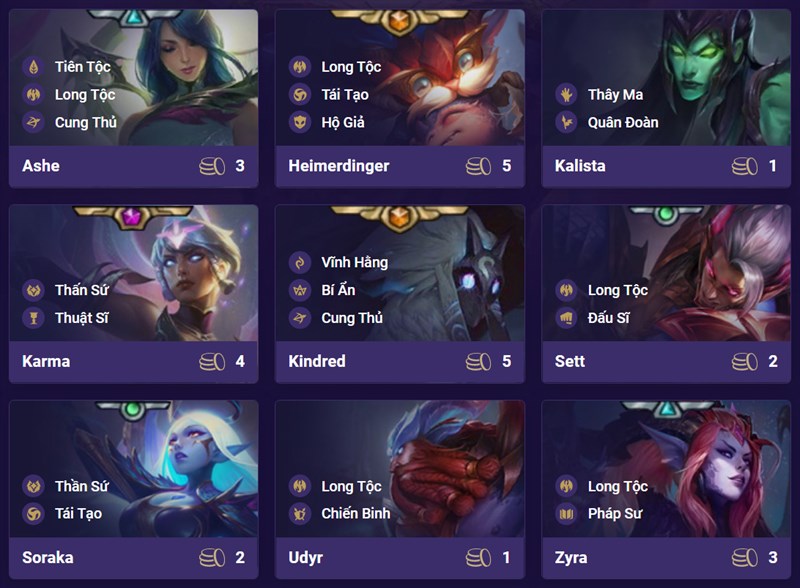
Task: Click Karma's Thuật Sĩ trait
Action: [82, 318]
